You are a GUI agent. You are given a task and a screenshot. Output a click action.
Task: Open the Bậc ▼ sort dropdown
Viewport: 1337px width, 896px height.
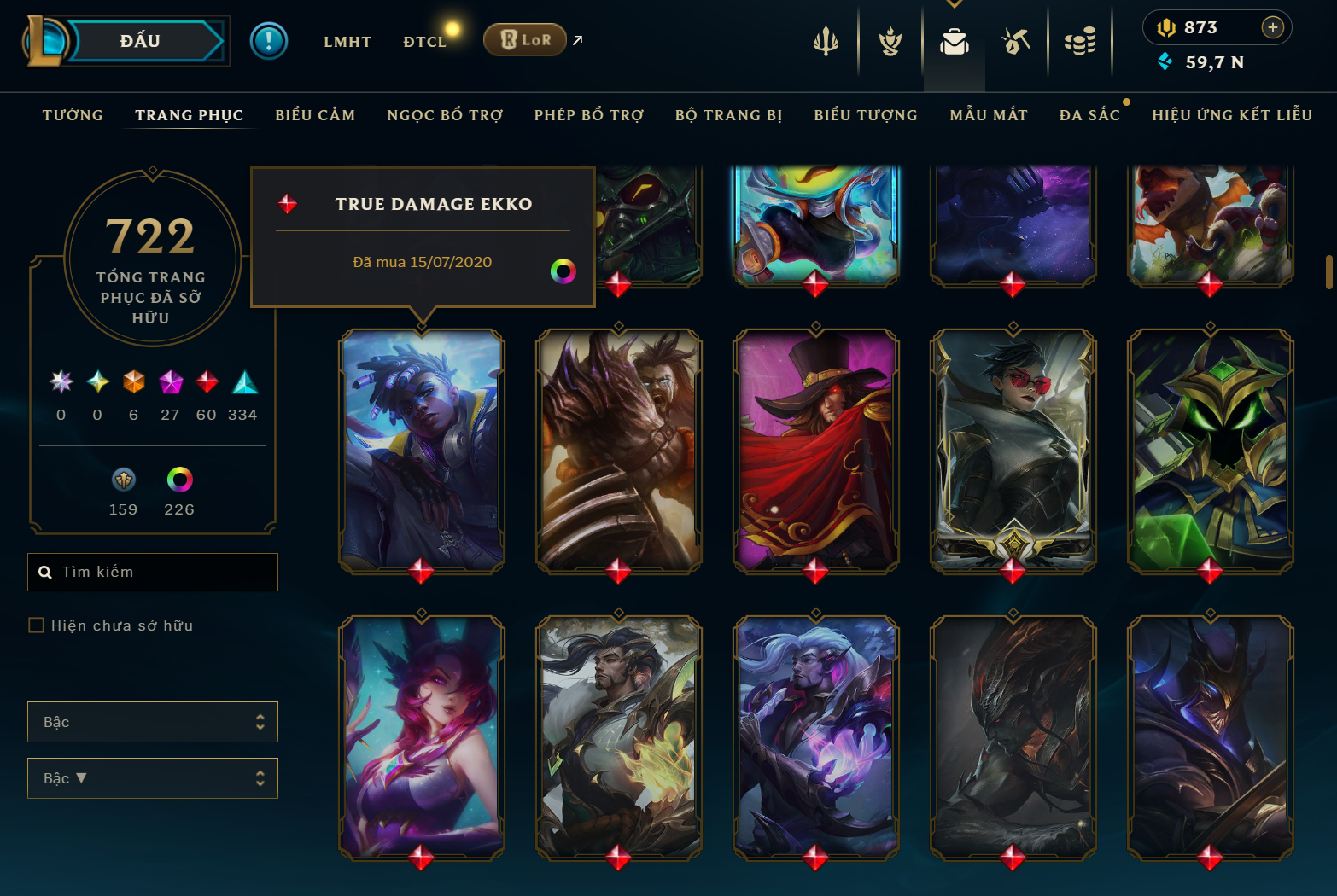[x=153, y=778]
